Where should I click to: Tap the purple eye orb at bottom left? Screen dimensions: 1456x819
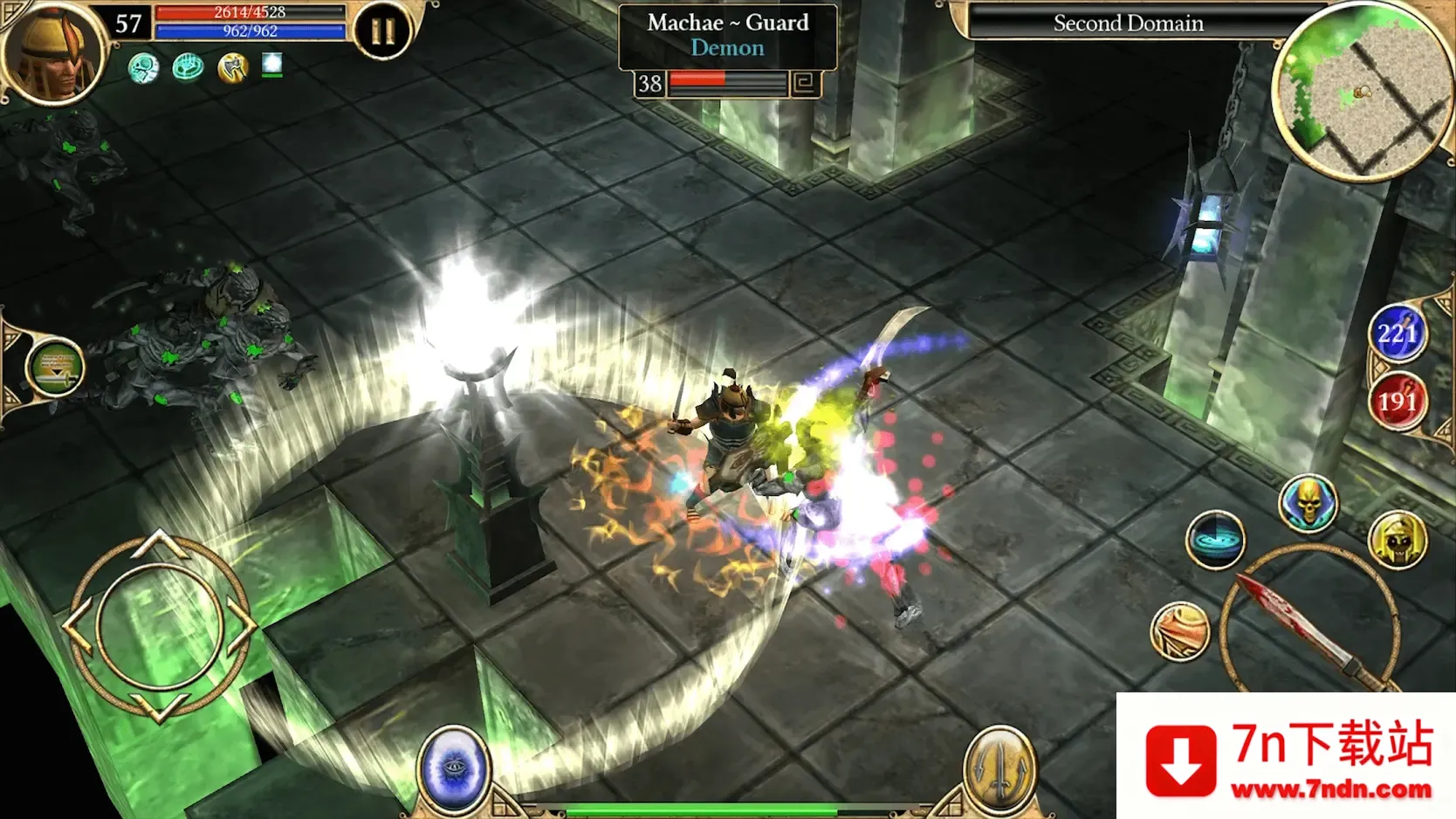pos(454,767)
